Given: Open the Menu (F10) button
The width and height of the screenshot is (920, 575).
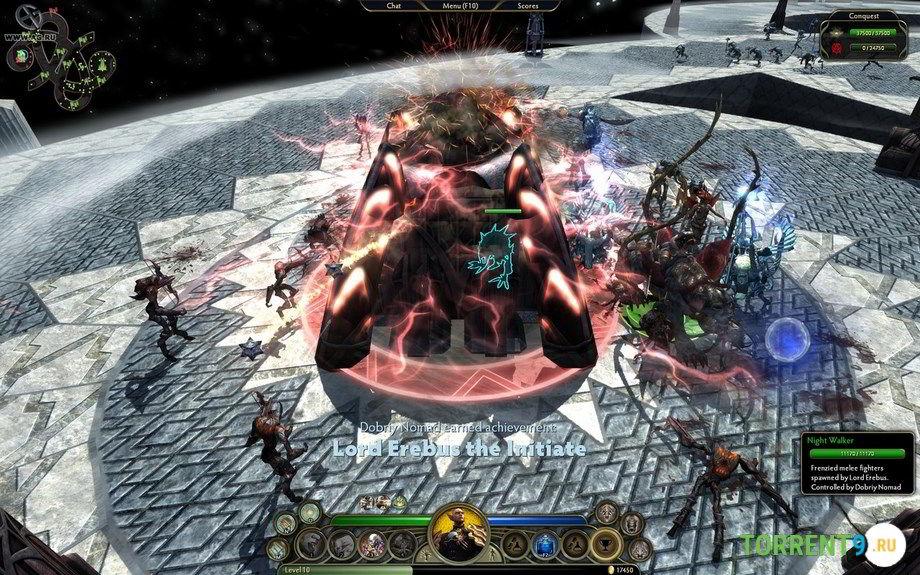Looking at the screenshot, I should click(x=461, y=5).
